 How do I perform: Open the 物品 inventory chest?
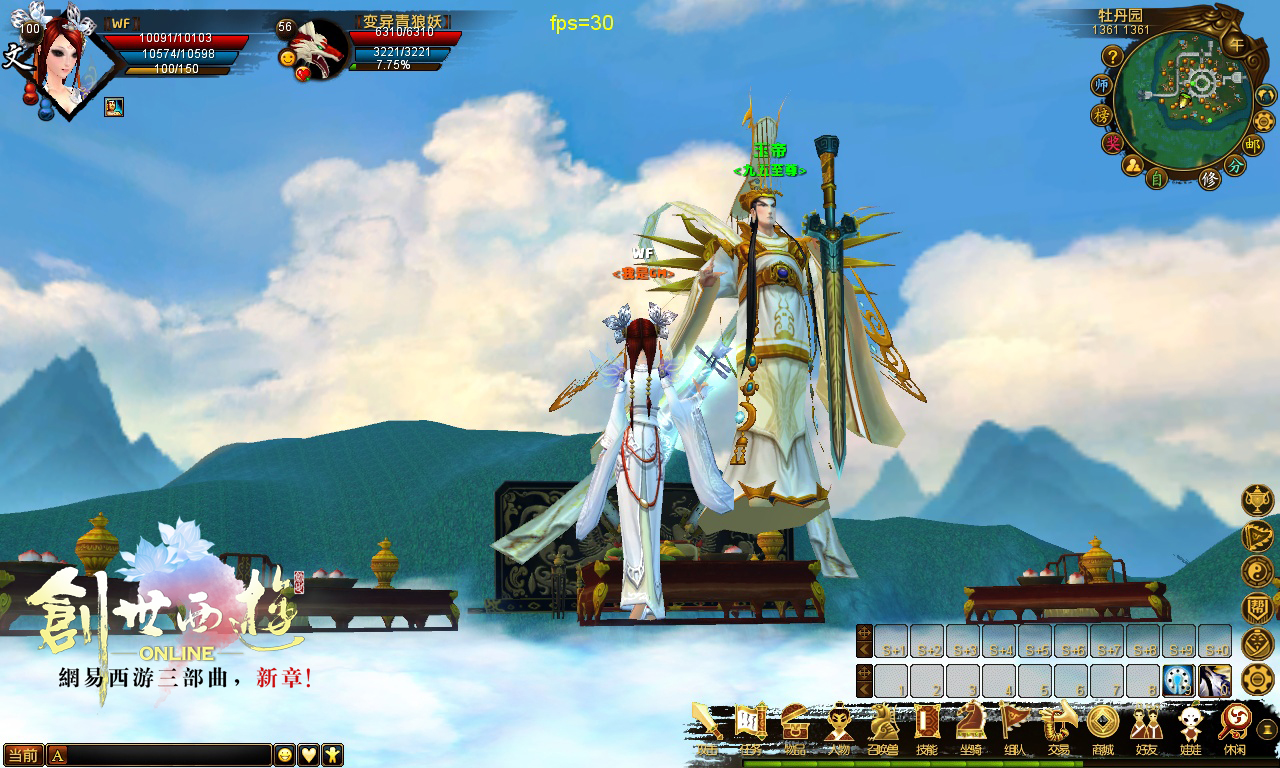point(795,724)
